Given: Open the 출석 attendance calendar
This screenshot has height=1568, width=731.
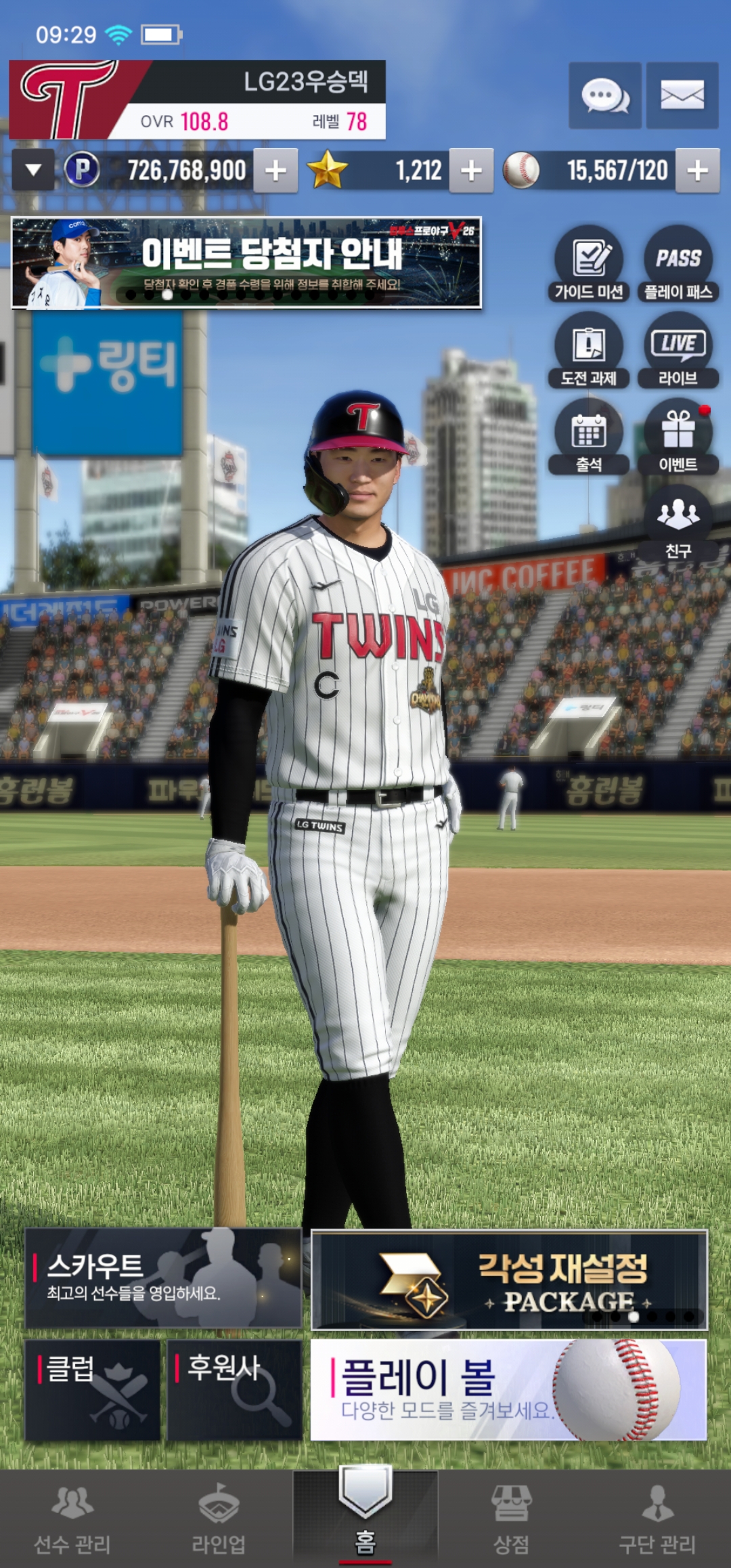Looking at the screenshot, I should (x=589, y=437).
